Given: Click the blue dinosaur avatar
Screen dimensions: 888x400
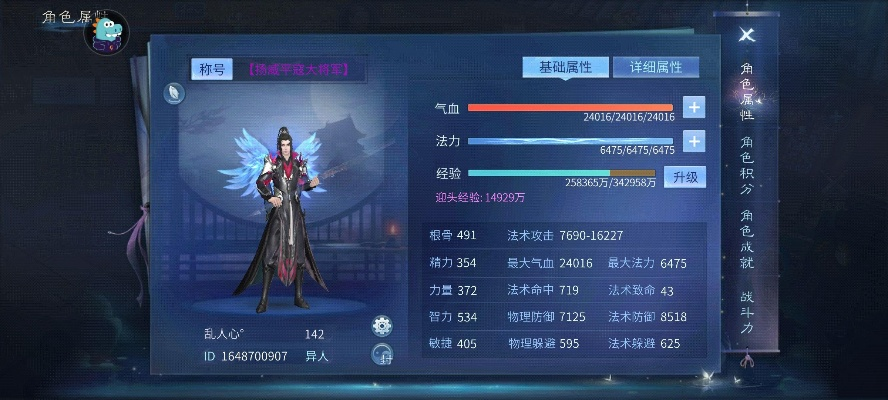Looking at the screenshot, I should (x=109, y=35).
